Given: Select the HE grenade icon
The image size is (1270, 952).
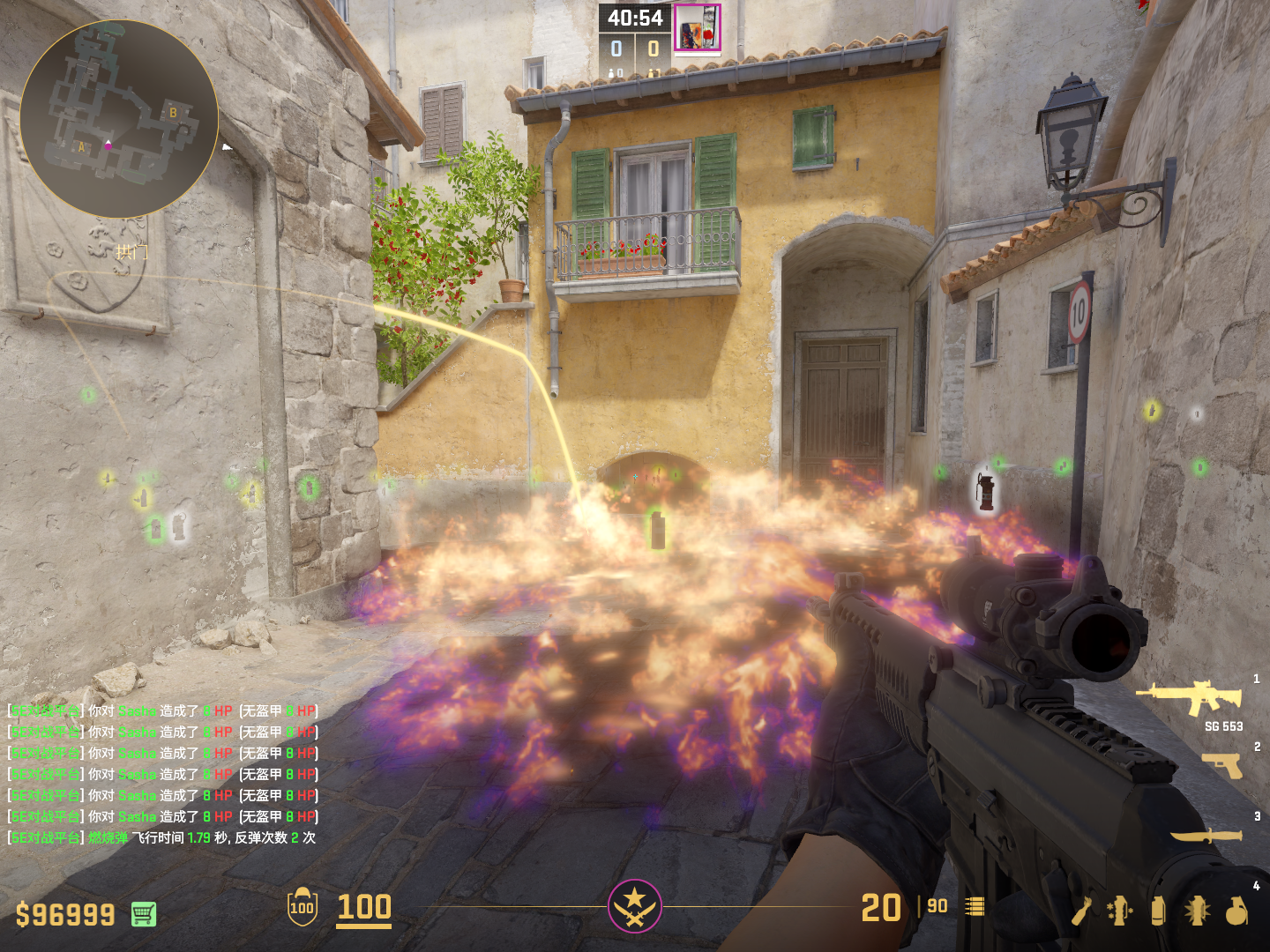Looking at the screenshot, I should click(1236, 911).
